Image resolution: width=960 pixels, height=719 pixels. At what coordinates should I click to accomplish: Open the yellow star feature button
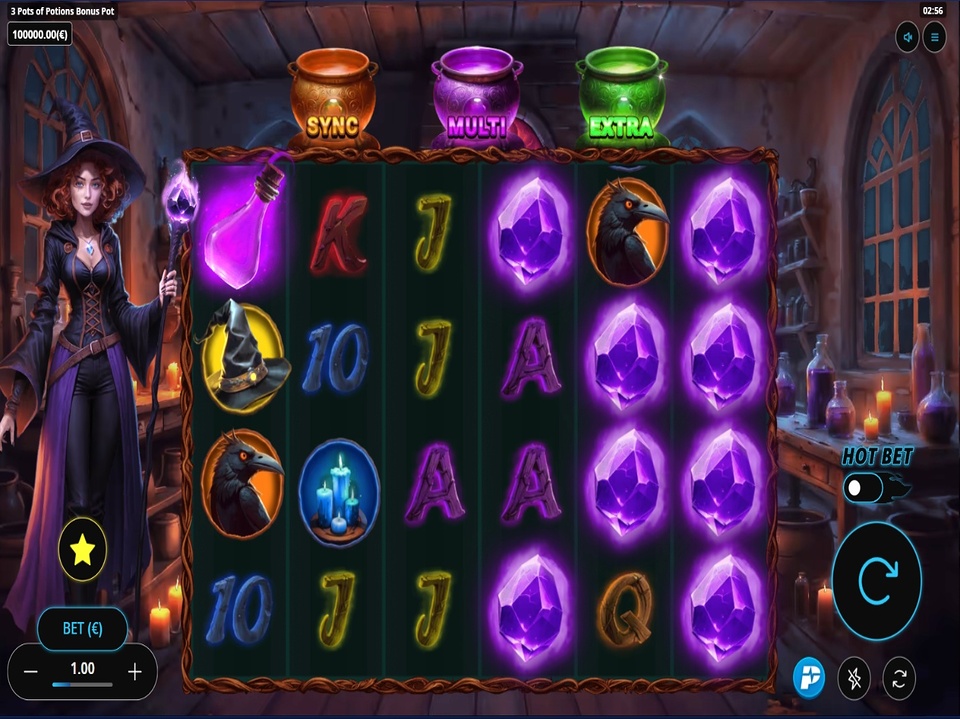(x=82, y=549)
